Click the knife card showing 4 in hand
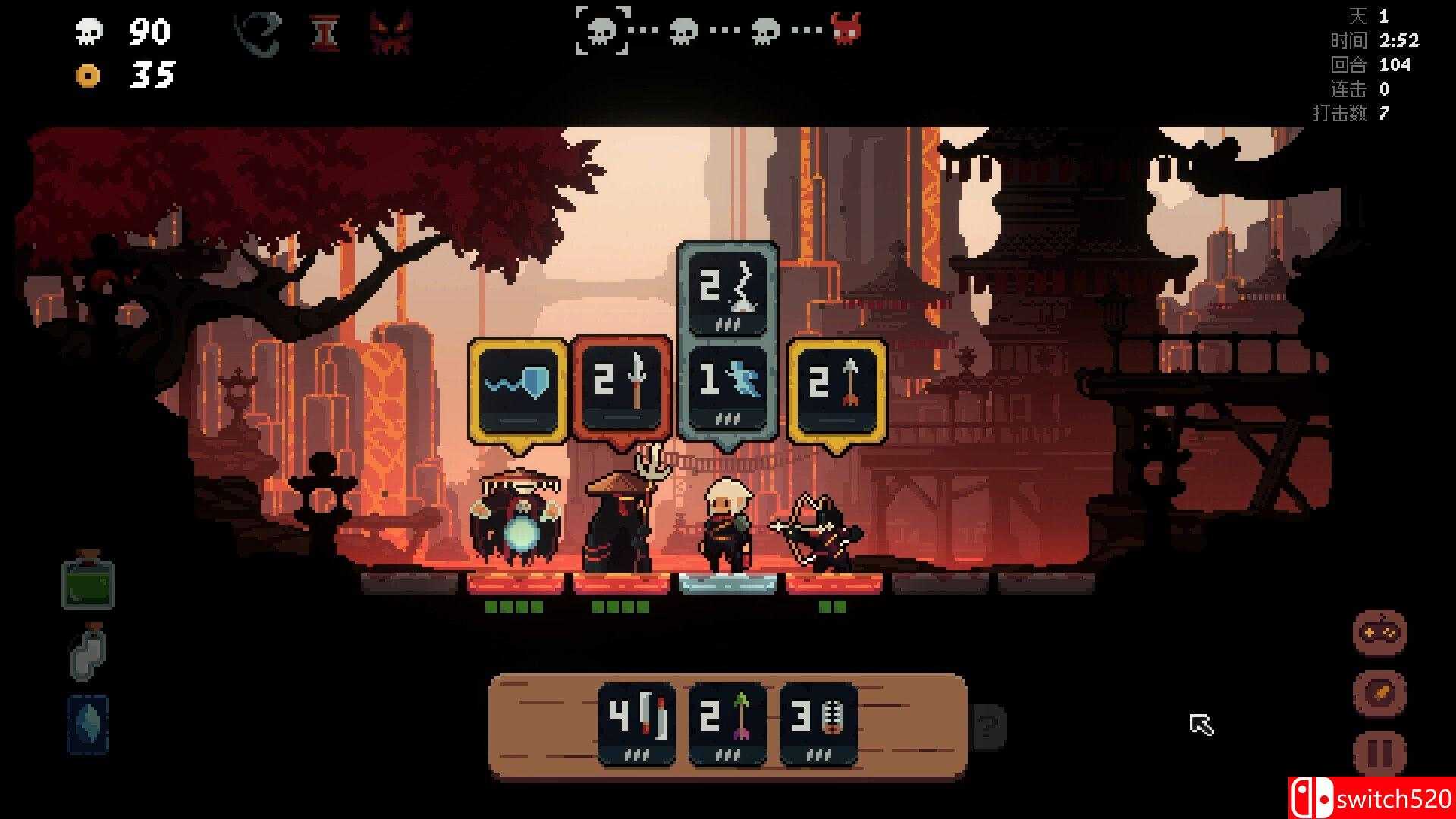1456x819 pixels. 637,720
